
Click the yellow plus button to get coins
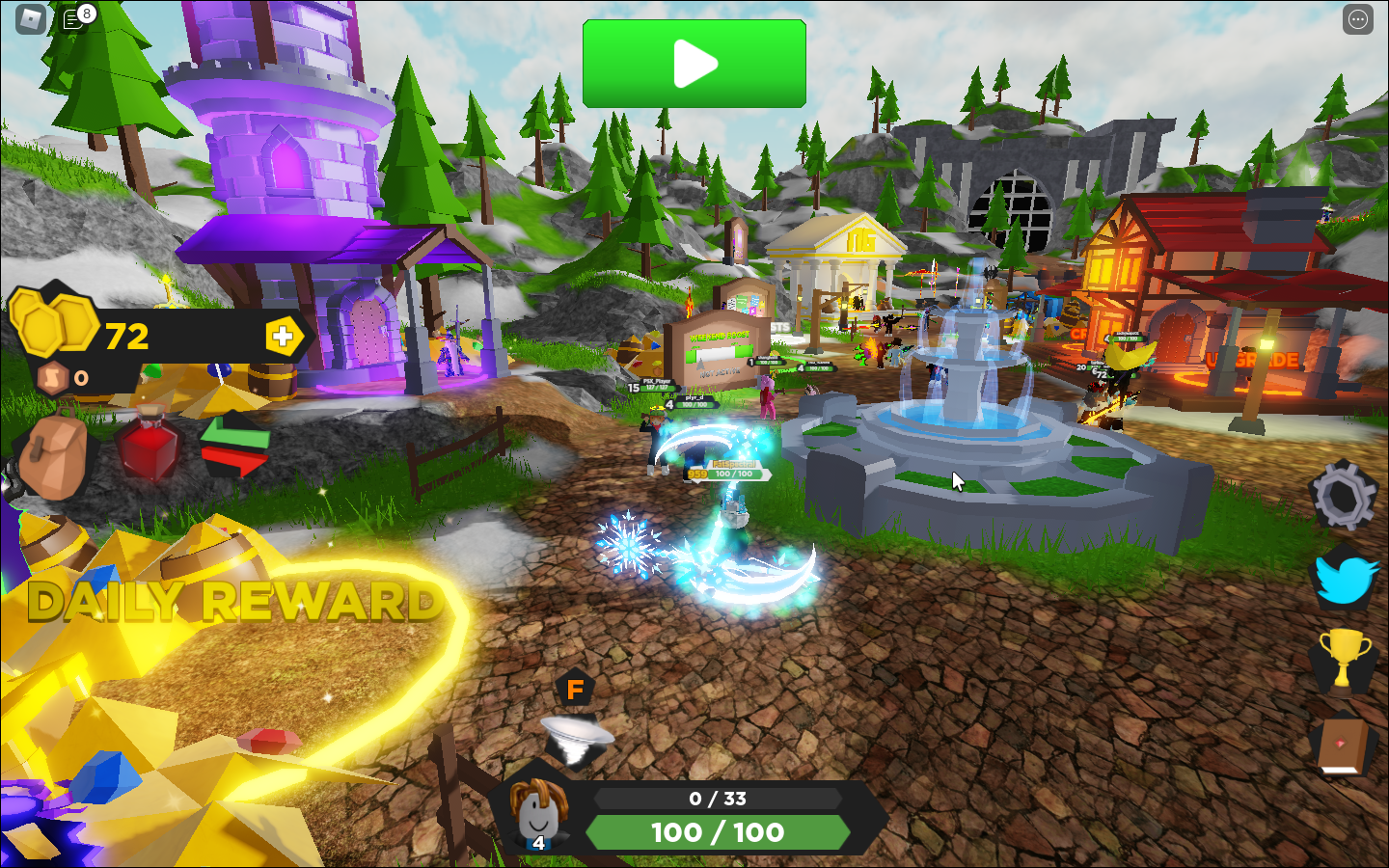(x=281, y=338)
